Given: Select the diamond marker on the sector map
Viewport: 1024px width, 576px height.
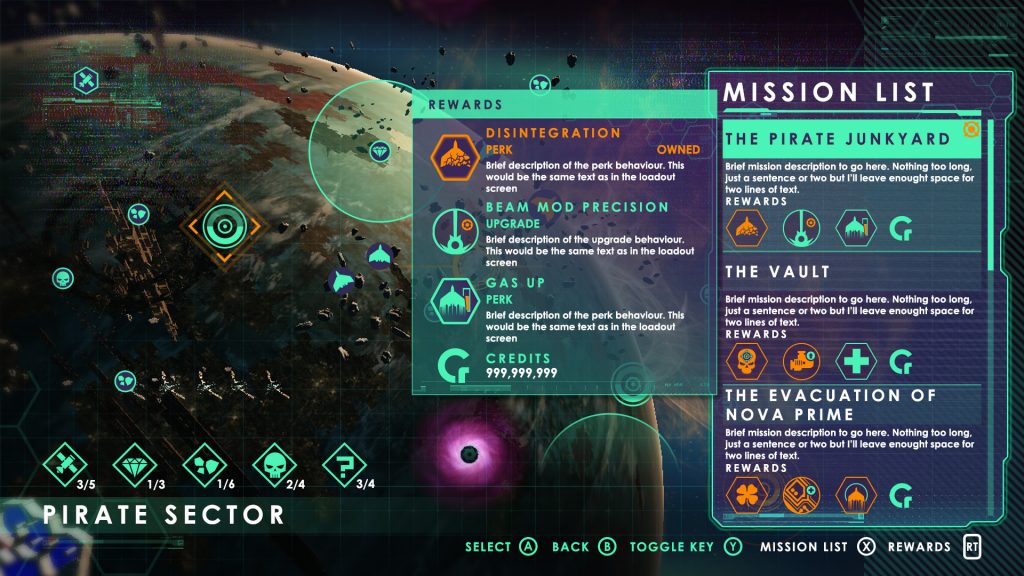Looking at the screenshot, I should pyautogui.click(x=378, y=152).
